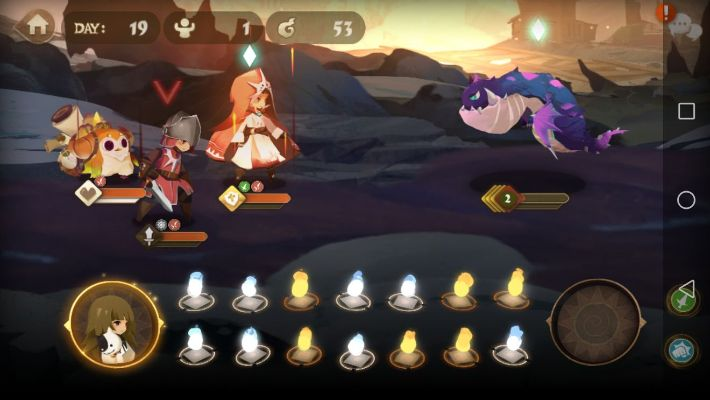Choose the green sword attack button
This screenshot has height=400, width=710.
pyautogui.click(x=682, y=298)
